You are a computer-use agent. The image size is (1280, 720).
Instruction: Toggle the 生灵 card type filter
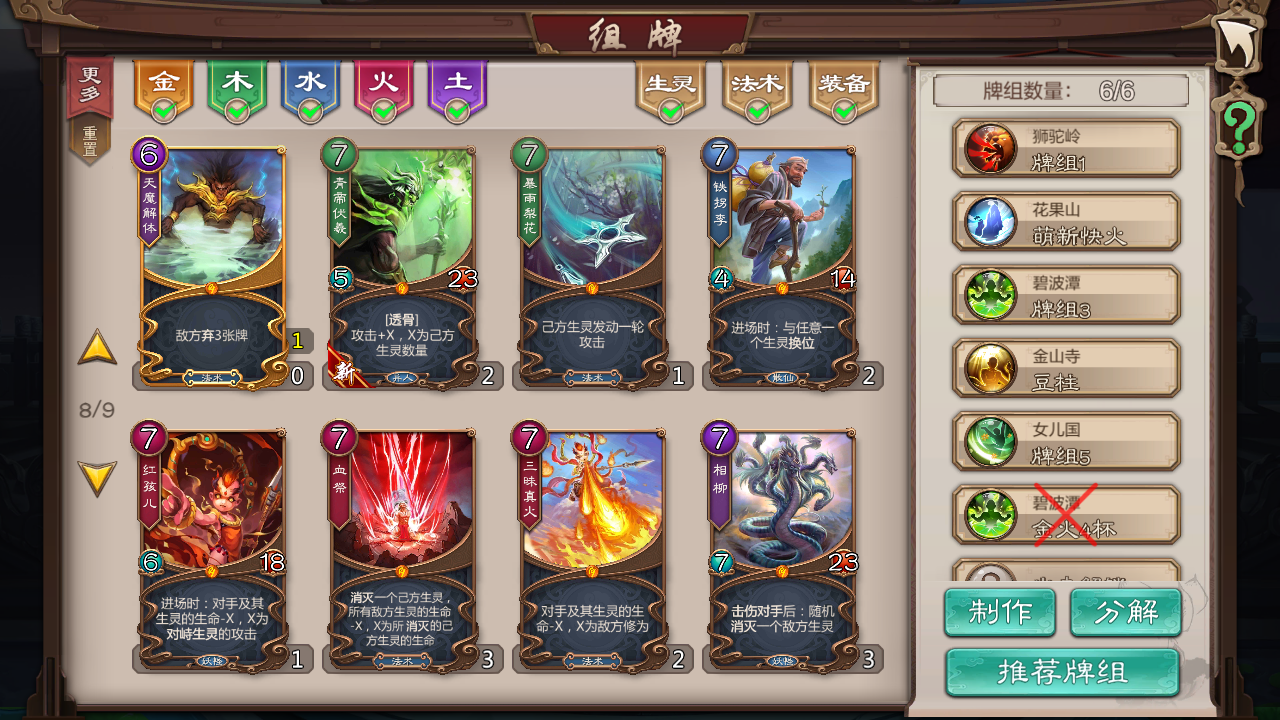tap(668, 85)
